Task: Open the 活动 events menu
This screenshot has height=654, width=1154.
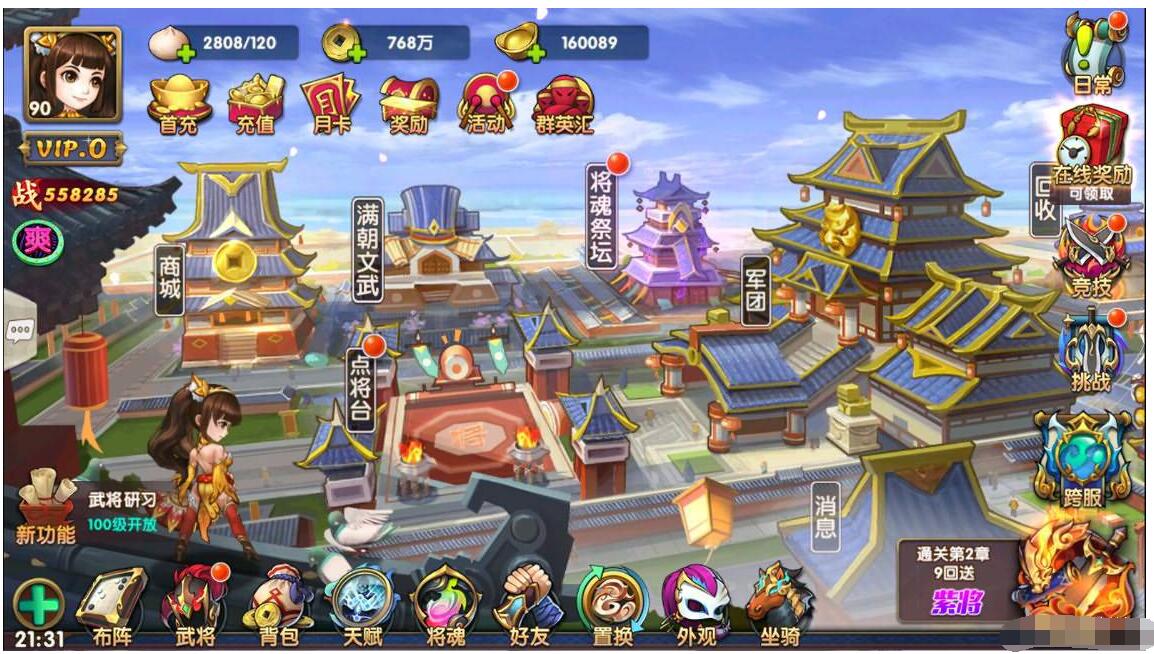Action: click(486, 104)
